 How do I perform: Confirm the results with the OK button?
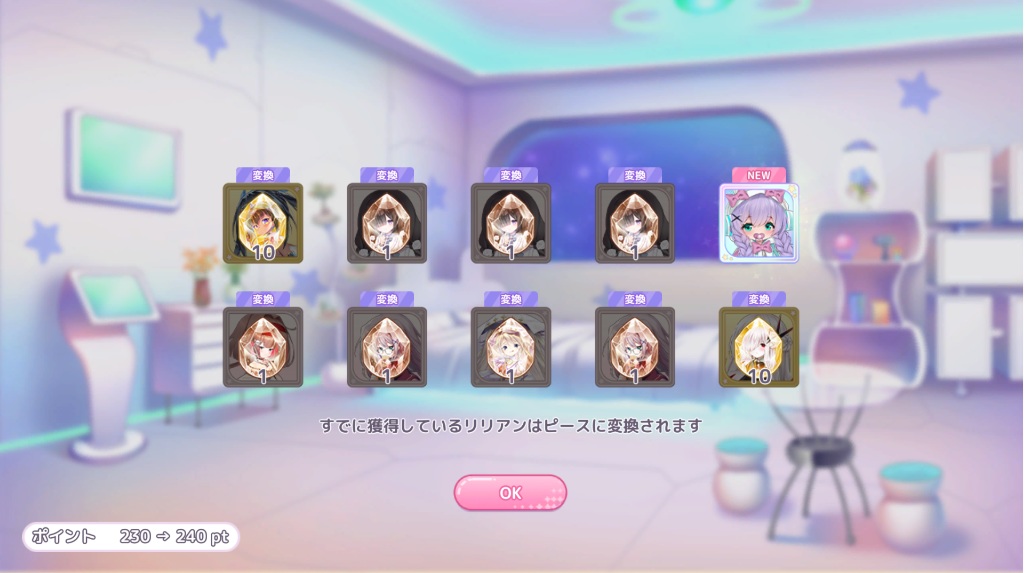coord(510,493)
